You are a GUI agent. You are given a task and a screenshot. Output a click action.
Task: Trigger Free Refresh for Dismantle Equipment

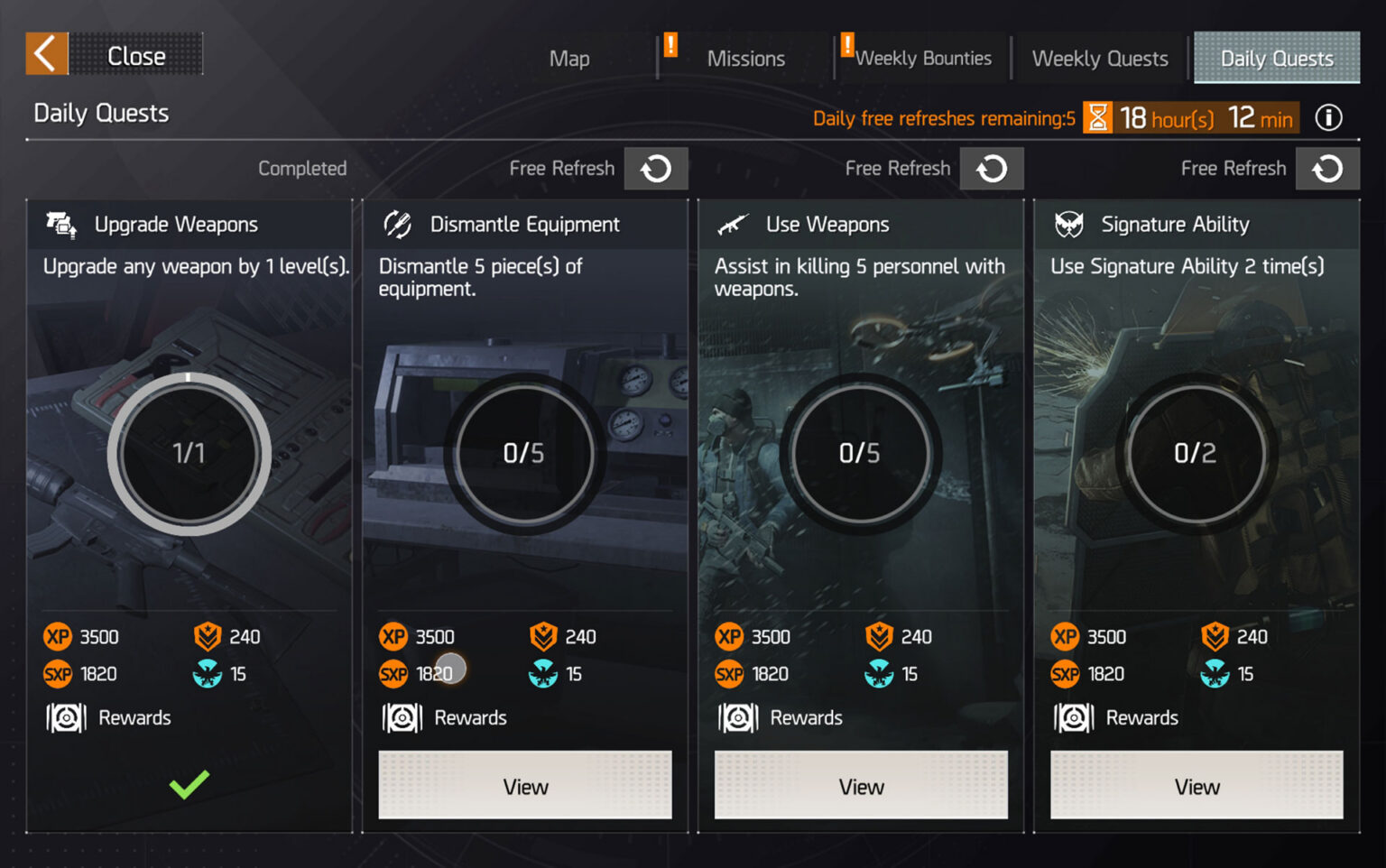pos(656,168)
